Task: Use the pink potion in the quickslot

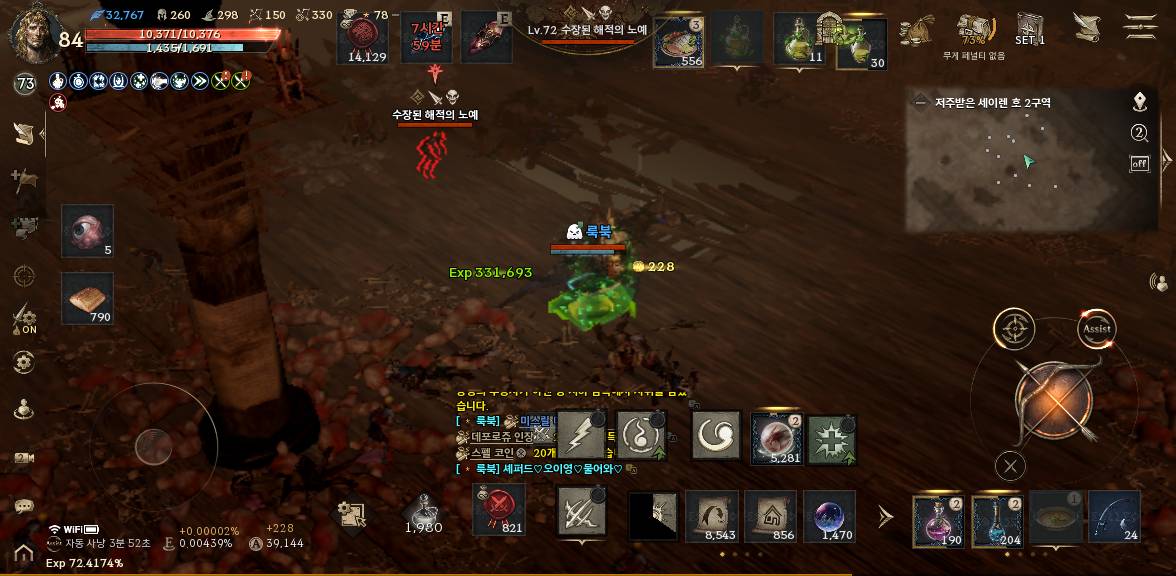Action: [938, 519]
